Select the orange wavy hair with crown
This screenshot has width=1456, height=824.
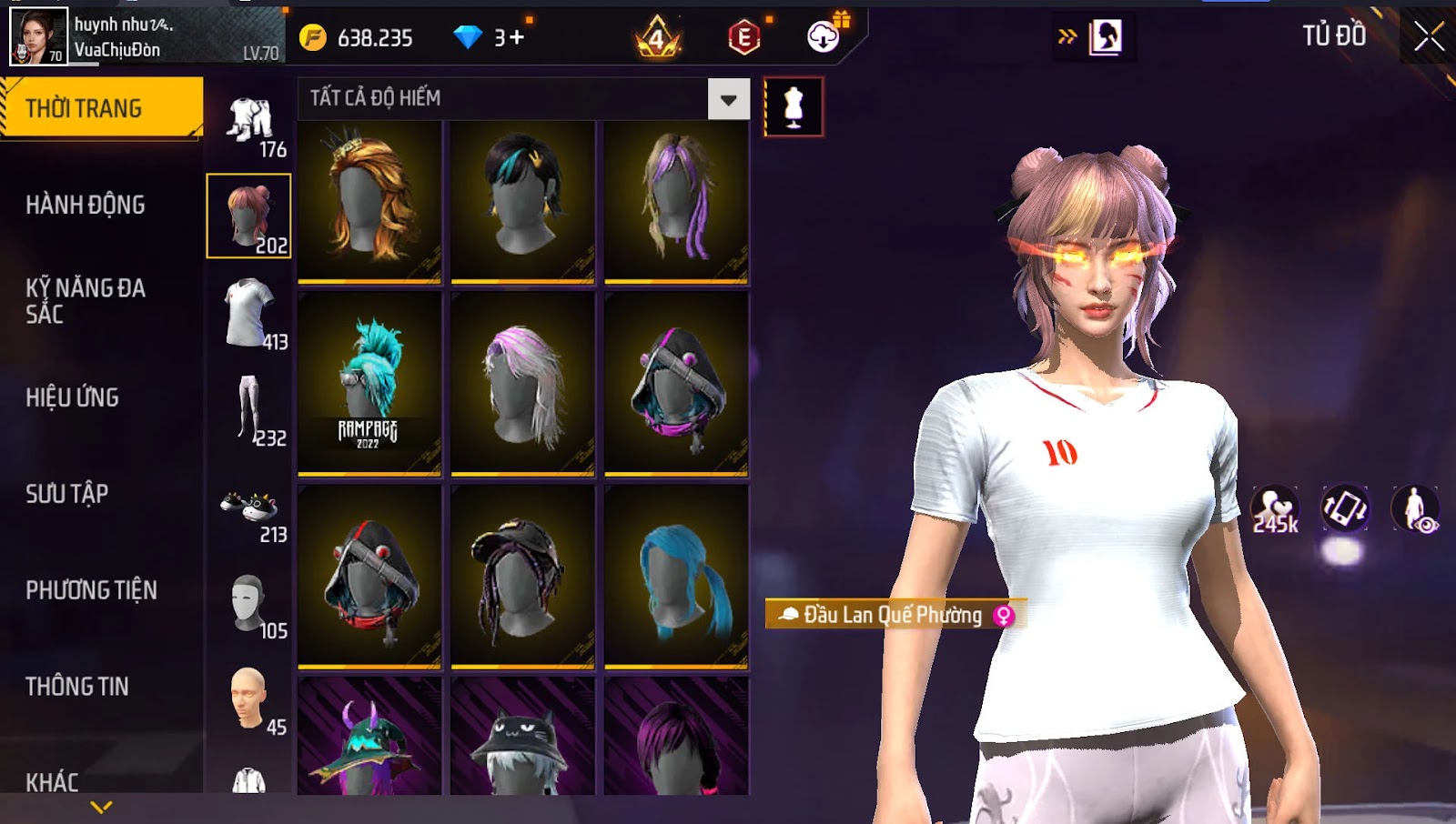coord(369,201)
